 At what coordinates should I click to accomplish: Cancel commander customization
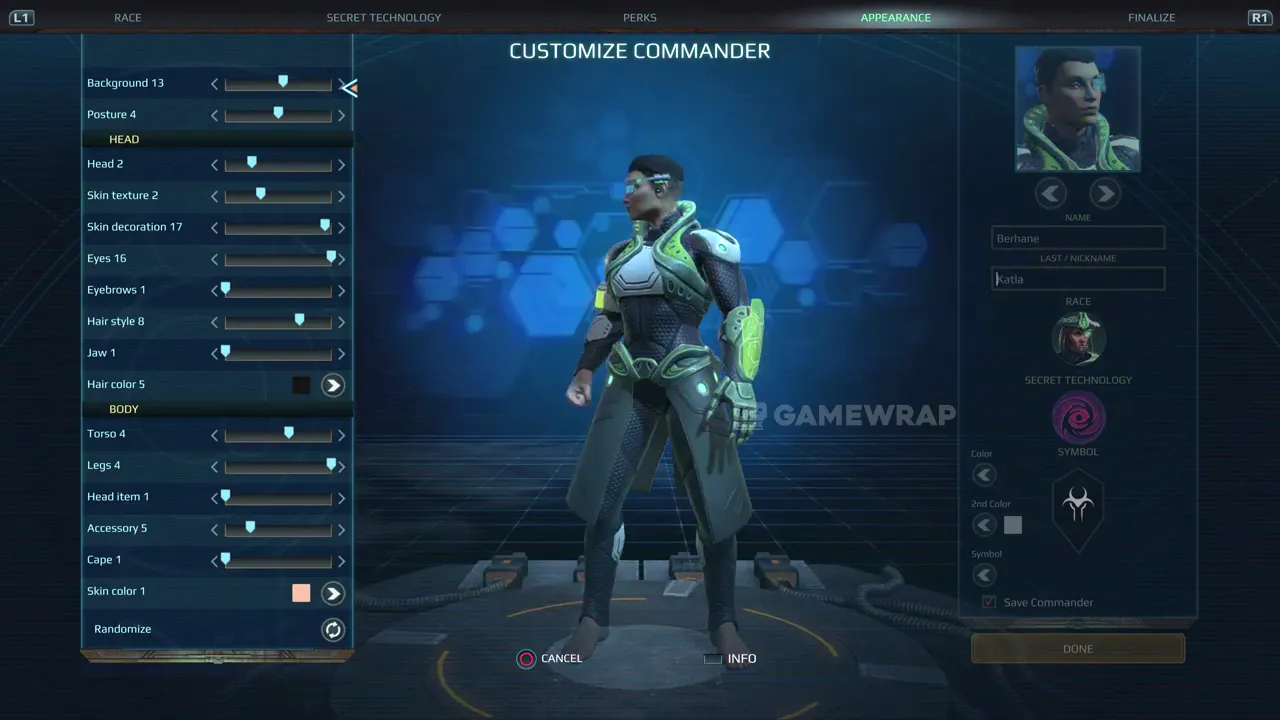[x=550, y=658]
